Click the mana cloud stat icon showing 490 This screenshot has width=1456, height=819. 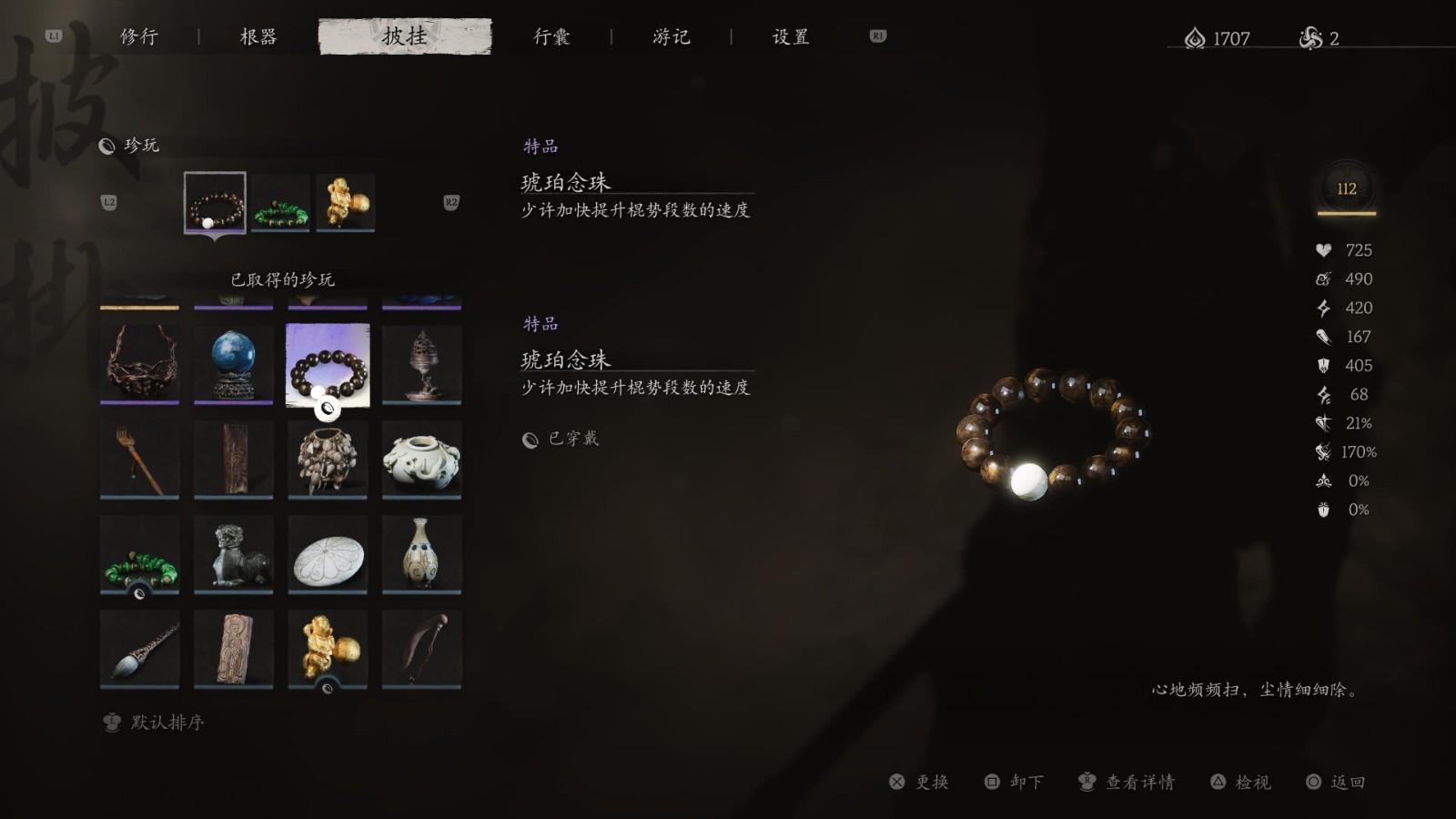[x=1322, y=279]
